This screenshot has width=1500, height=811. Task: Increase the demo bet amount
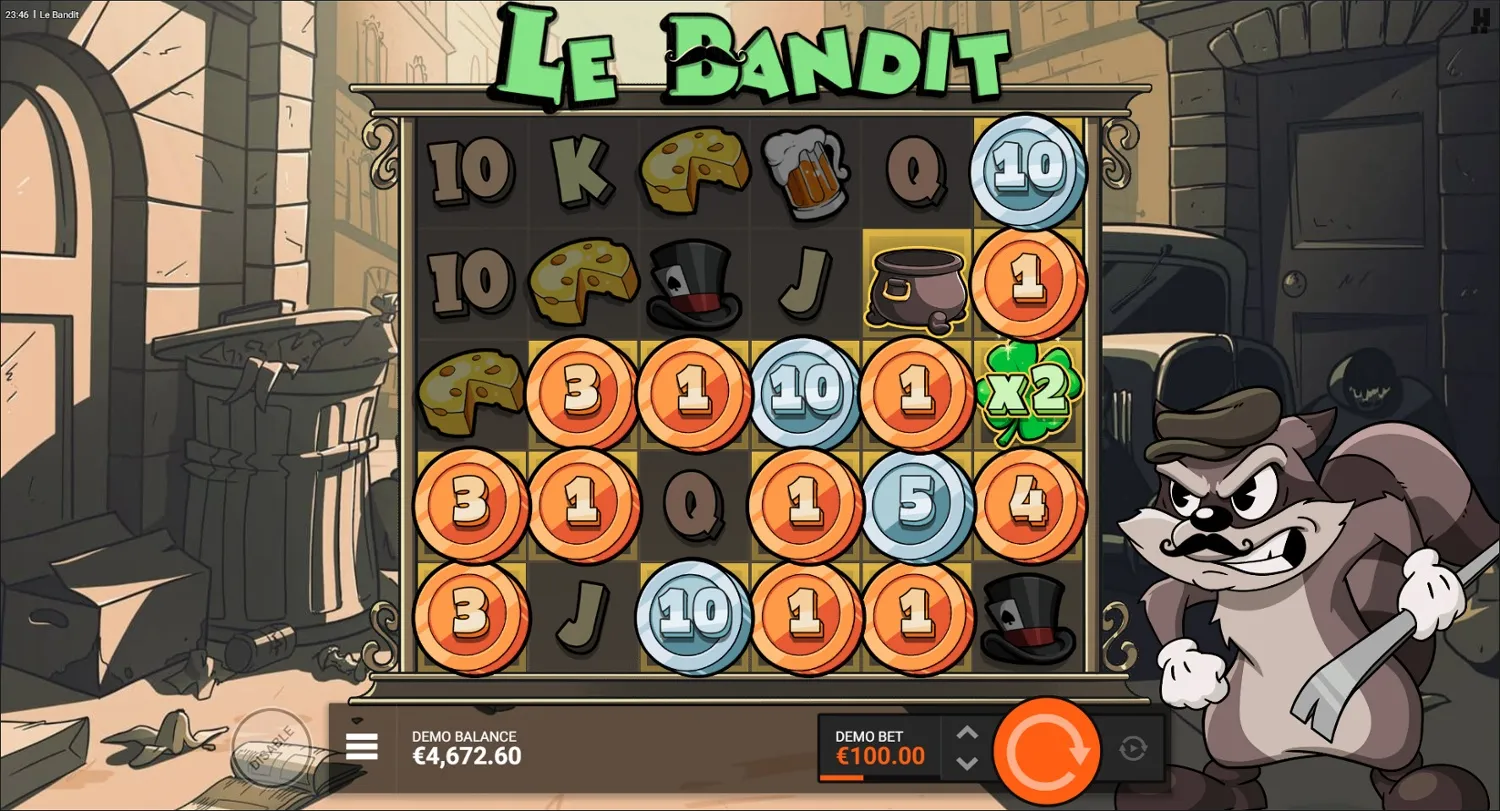(966, 733)
